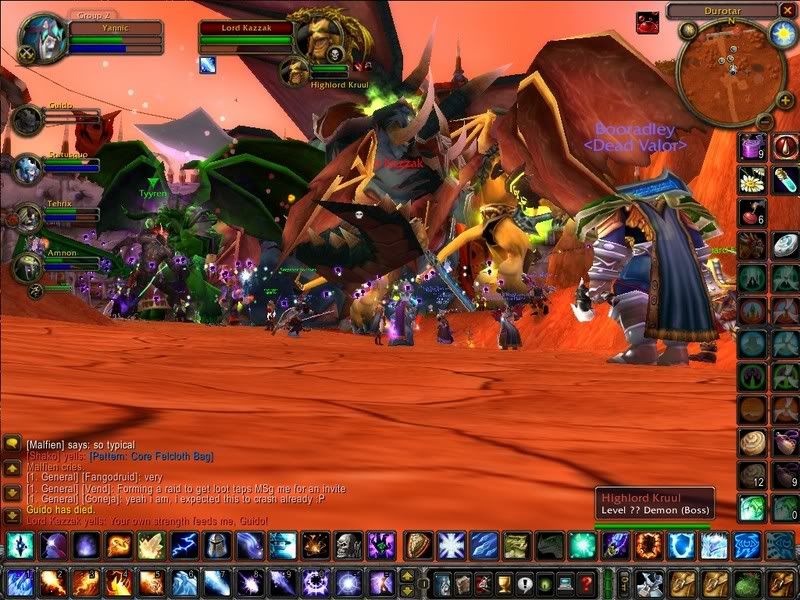Screen dimensions: 800x600
Task: Select Yannic's player portrait
Action: (40, 38)
